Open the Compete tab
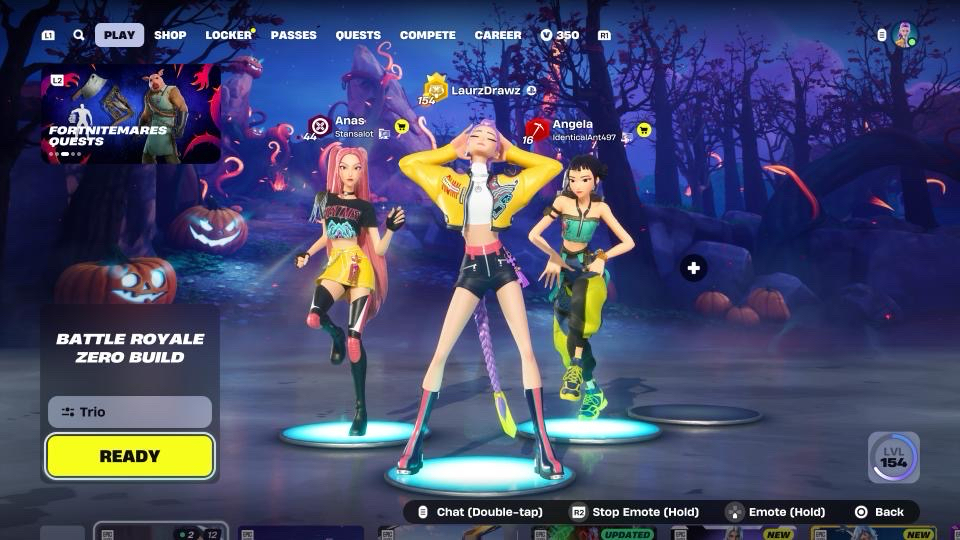960x540 pixels. [428, 35]
